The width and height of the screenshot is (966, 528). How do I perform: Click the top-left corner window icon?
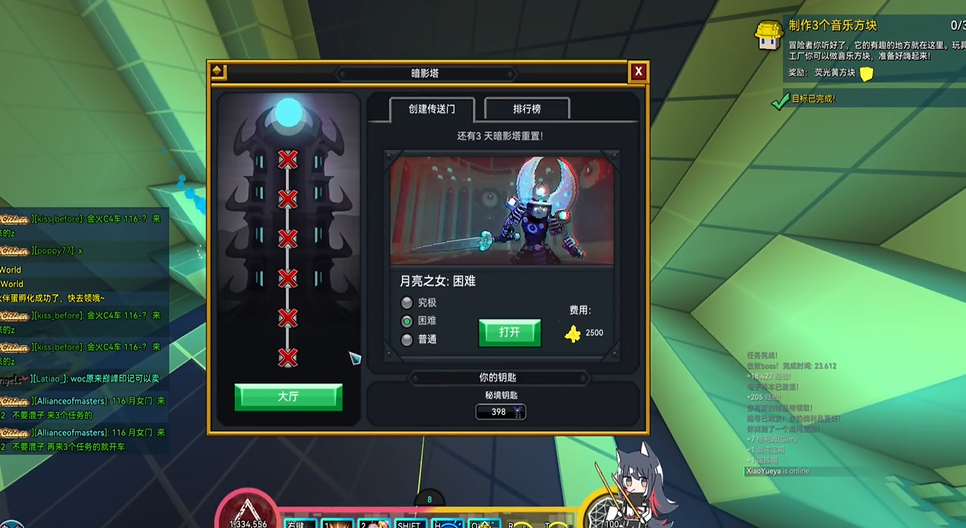218,72
